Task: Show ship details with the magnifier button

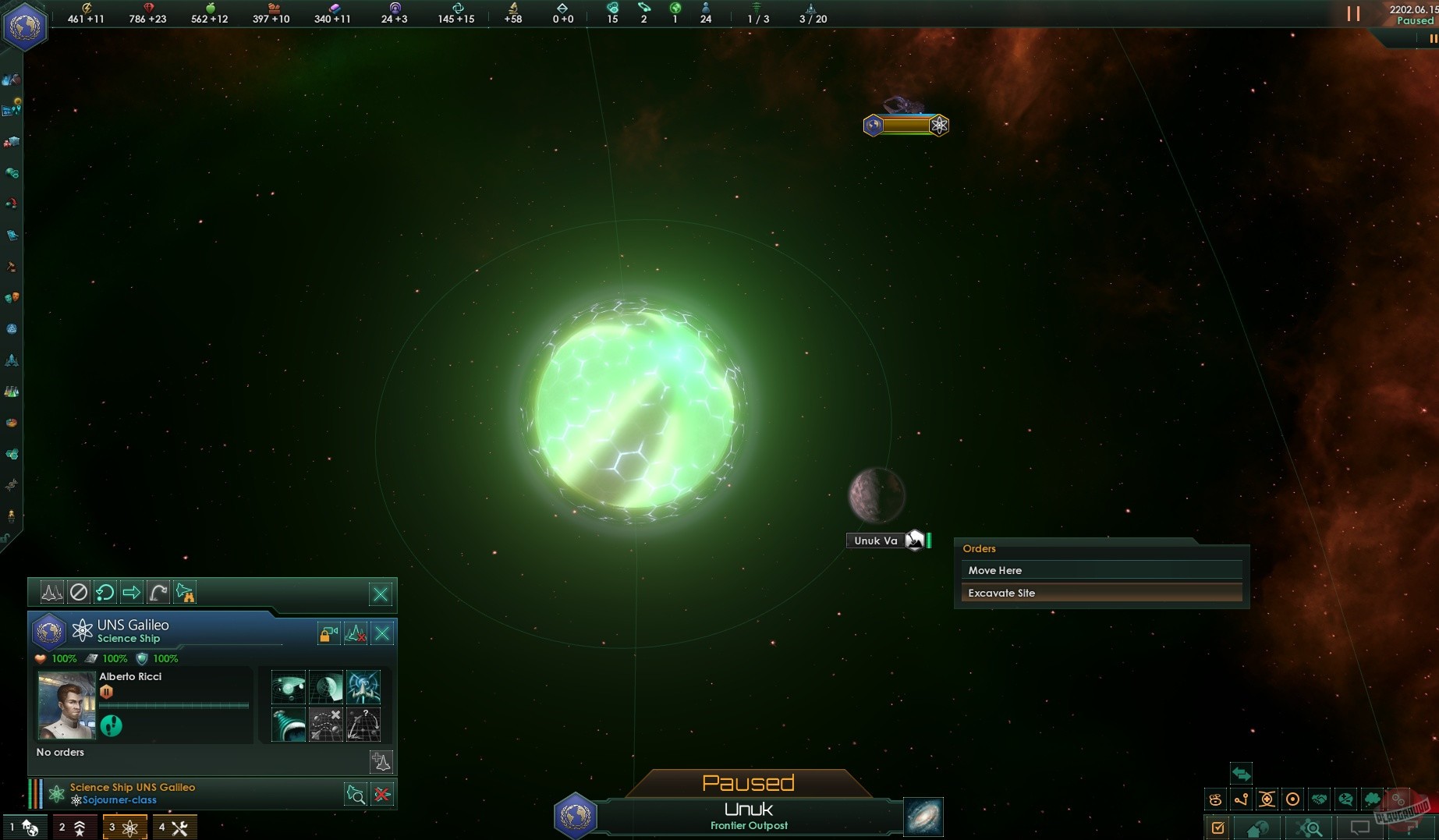Action: pyautogui.click(x=356, y=795)
